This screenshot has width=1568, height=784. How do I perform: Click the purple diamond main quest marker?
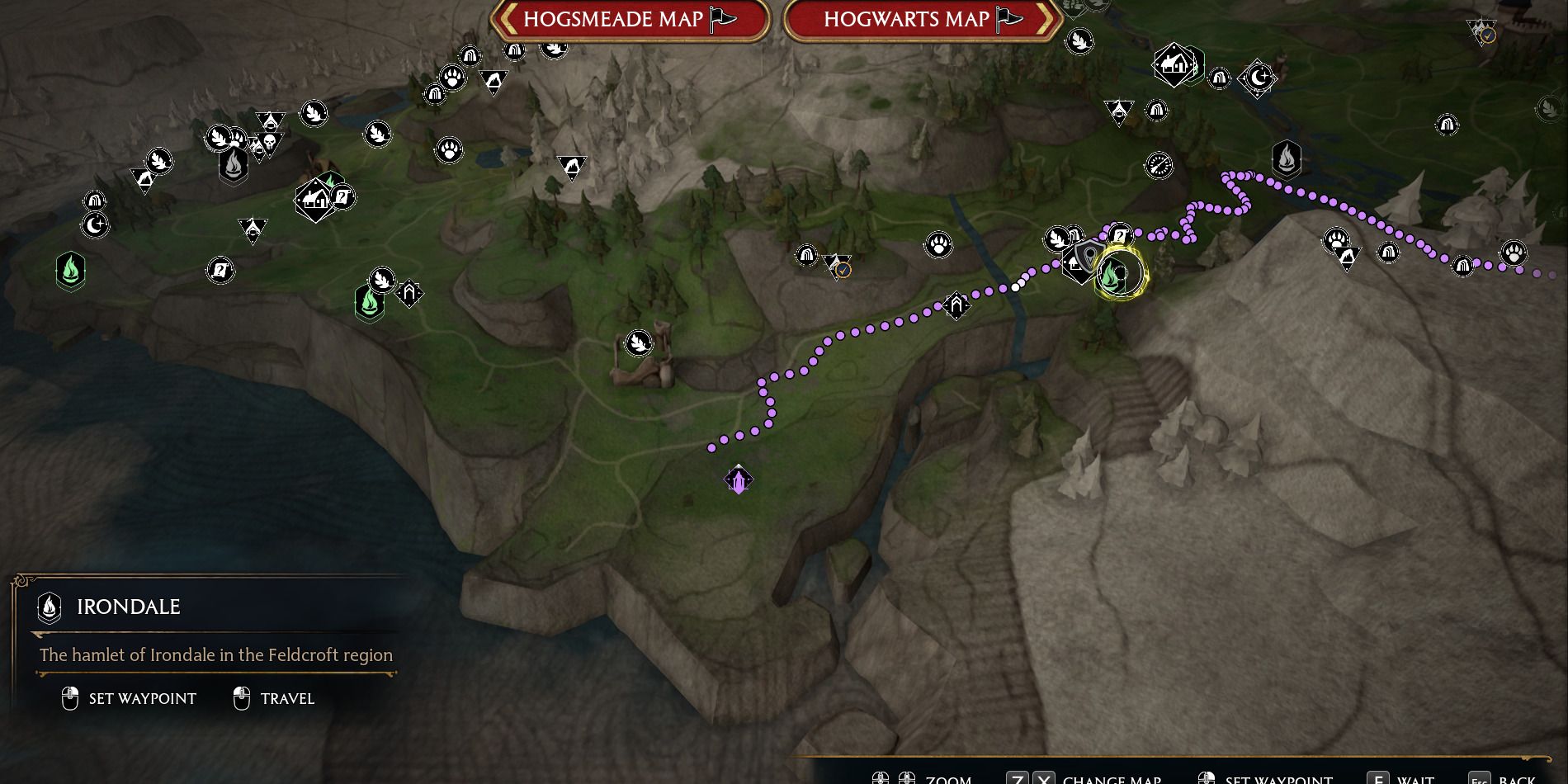(737, 479)
